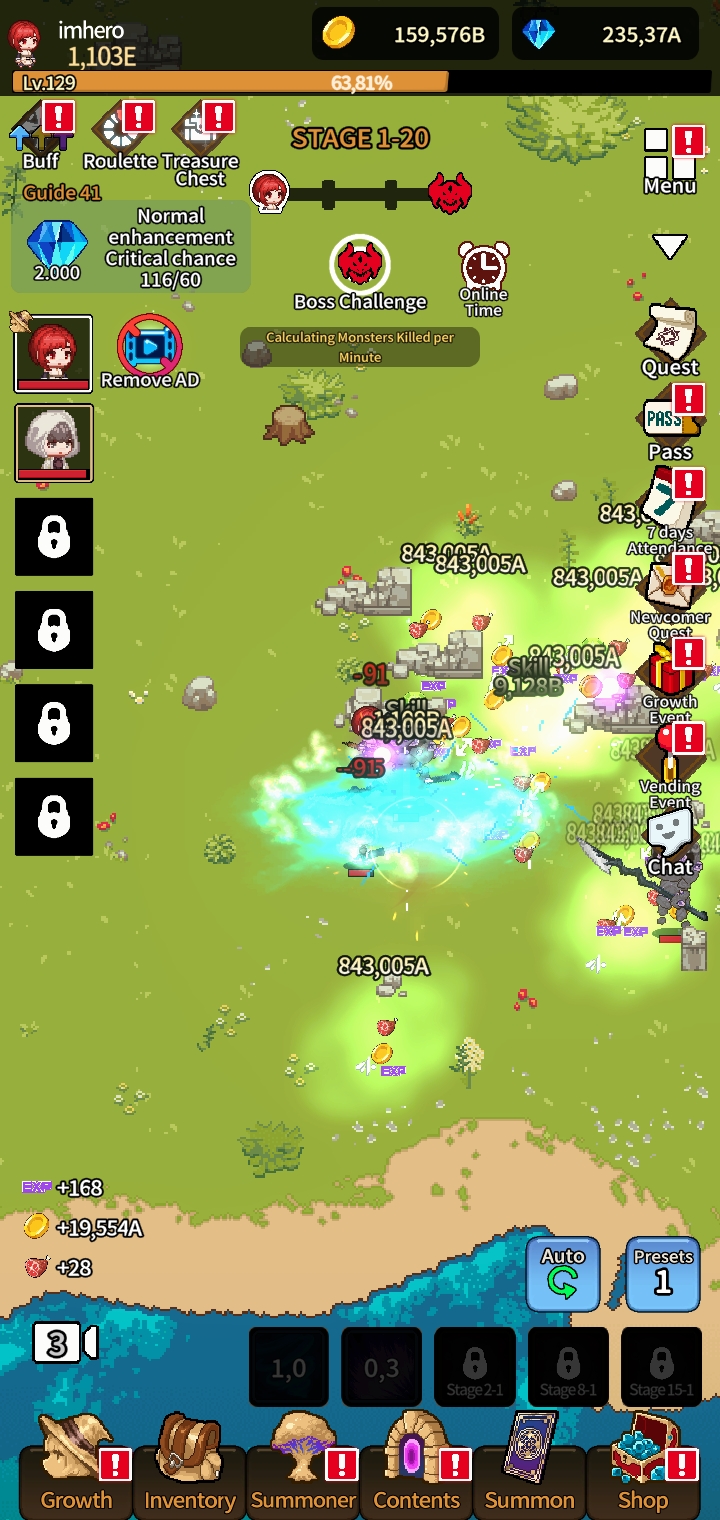
Task: Collapse the side menu with the white arrow
Action: click(x=669, y=245)
